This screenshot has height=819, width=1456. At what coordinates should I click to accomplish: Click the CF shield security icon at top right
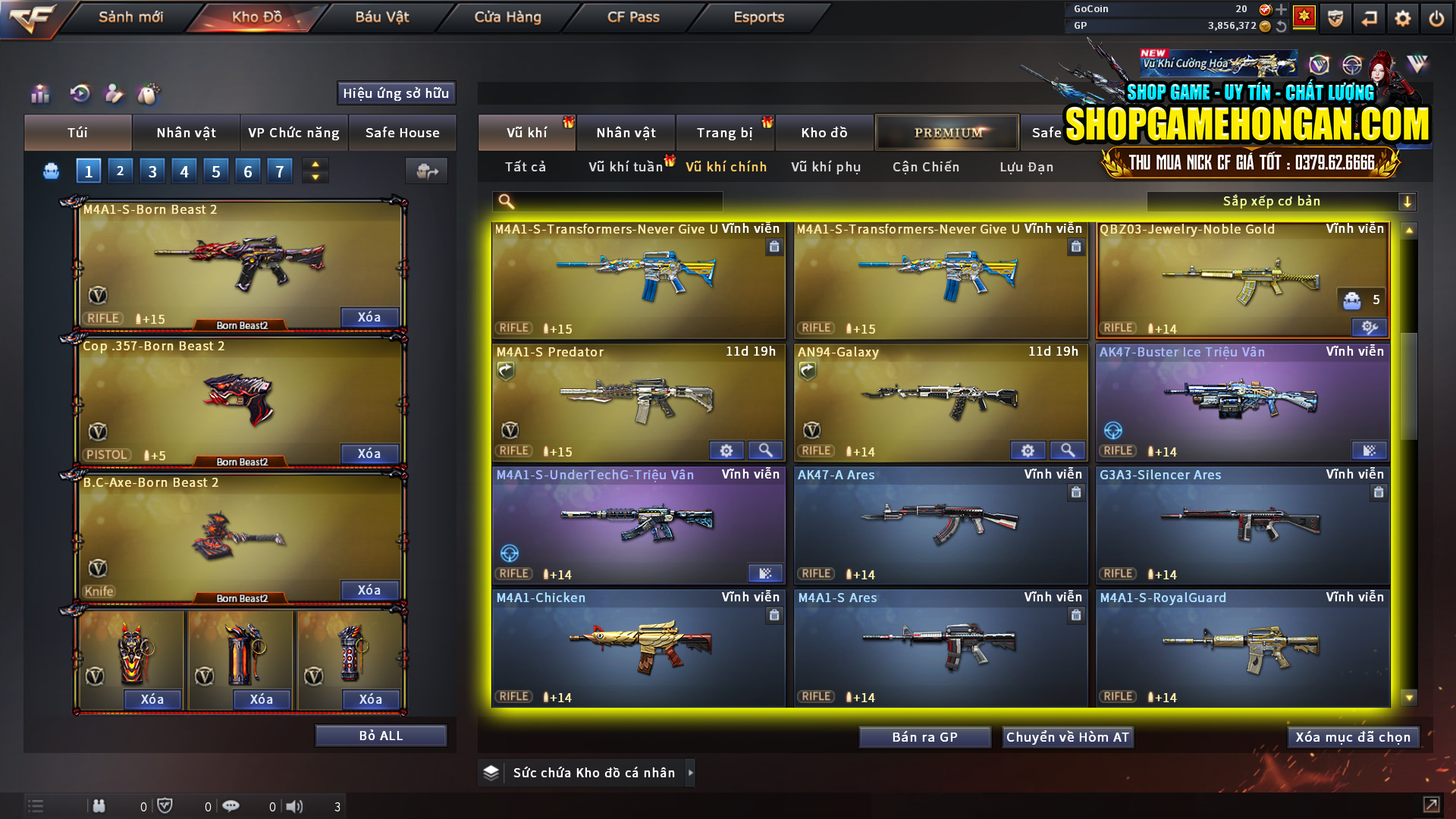click(x=1335, y=19)
